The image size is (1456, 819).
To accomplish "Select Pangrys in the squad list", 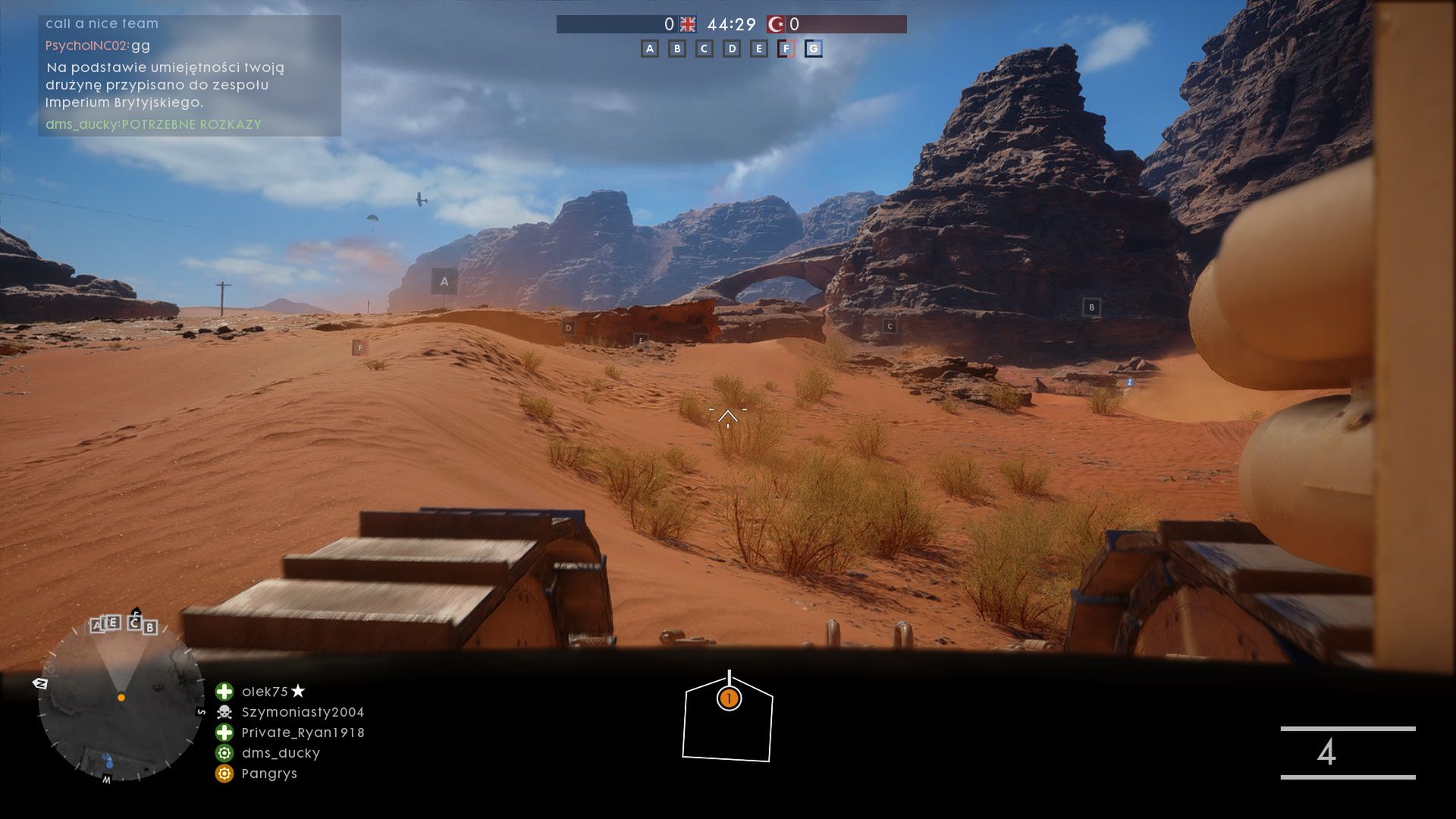I will click(x=269, y=773).
